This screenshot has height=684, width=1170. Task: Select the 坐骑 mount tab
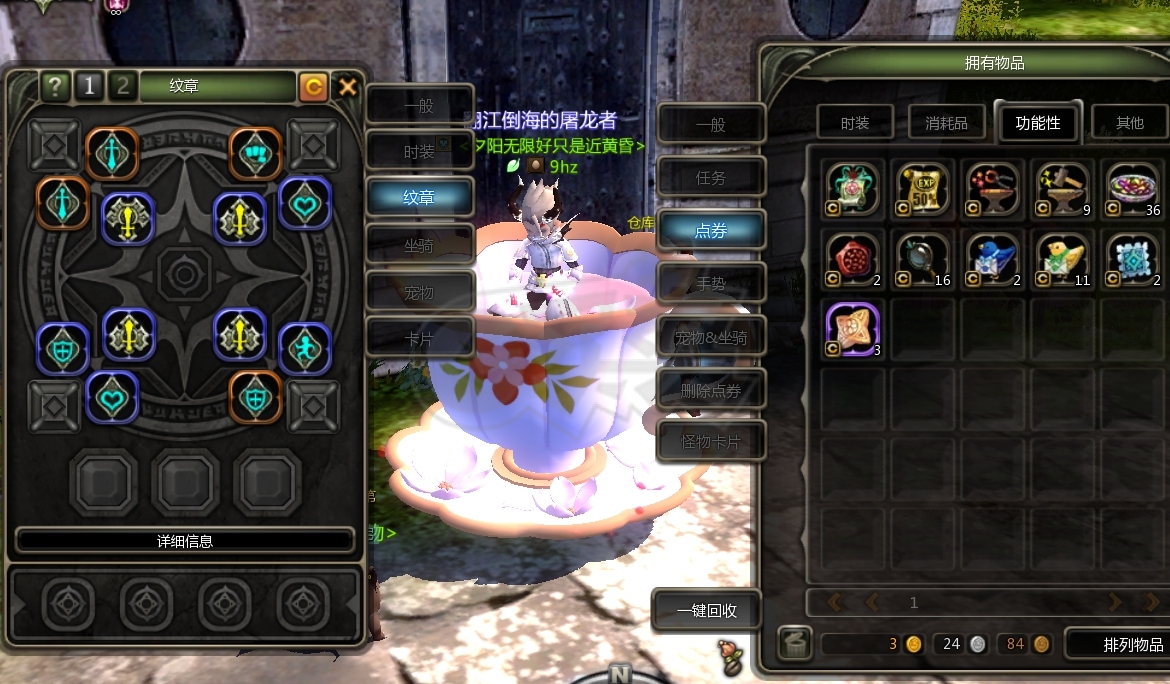coord(419,244)
